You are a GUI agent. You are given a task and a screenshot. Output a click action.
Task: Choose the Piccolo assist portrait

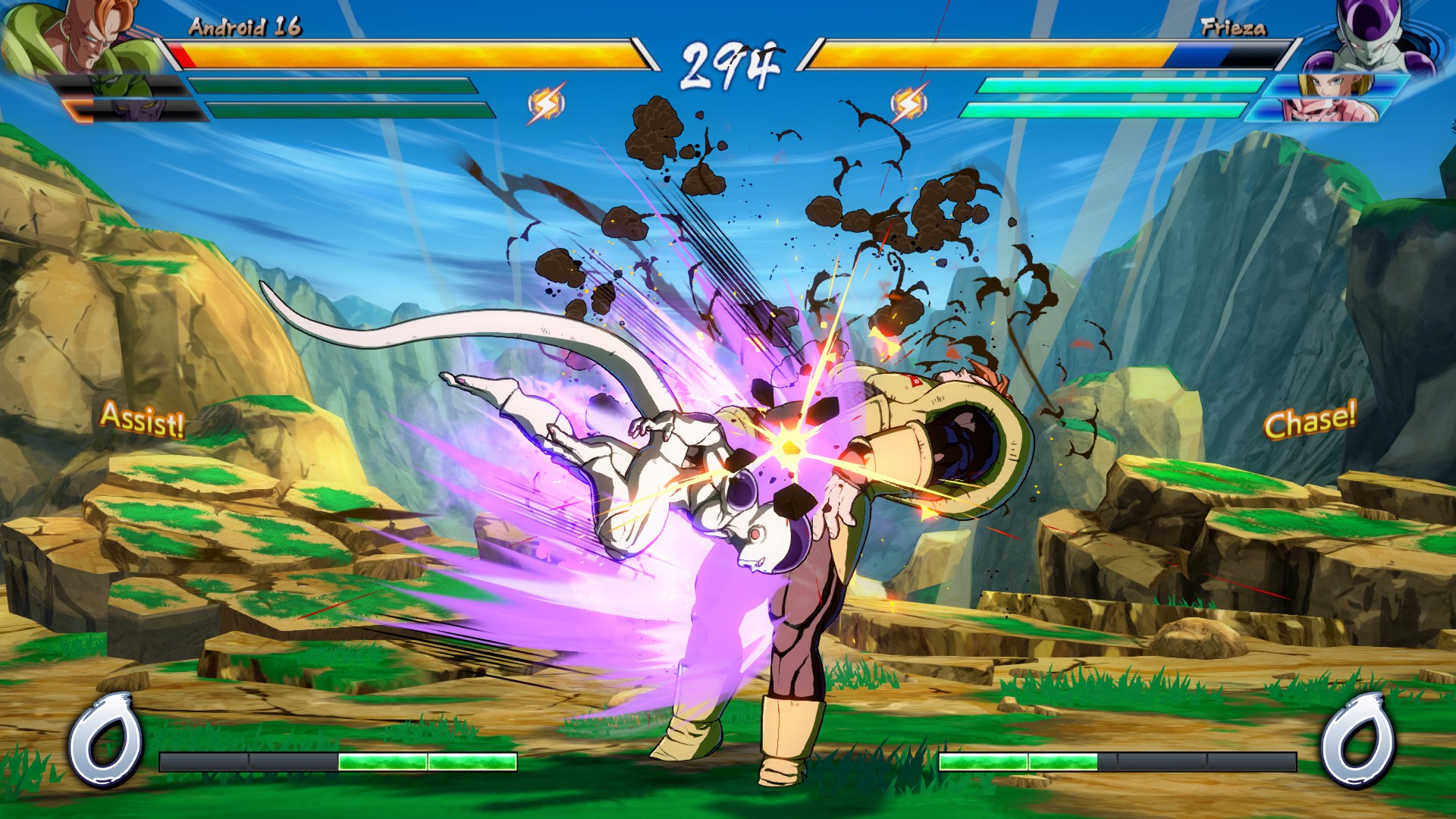(x=121, y=86)
